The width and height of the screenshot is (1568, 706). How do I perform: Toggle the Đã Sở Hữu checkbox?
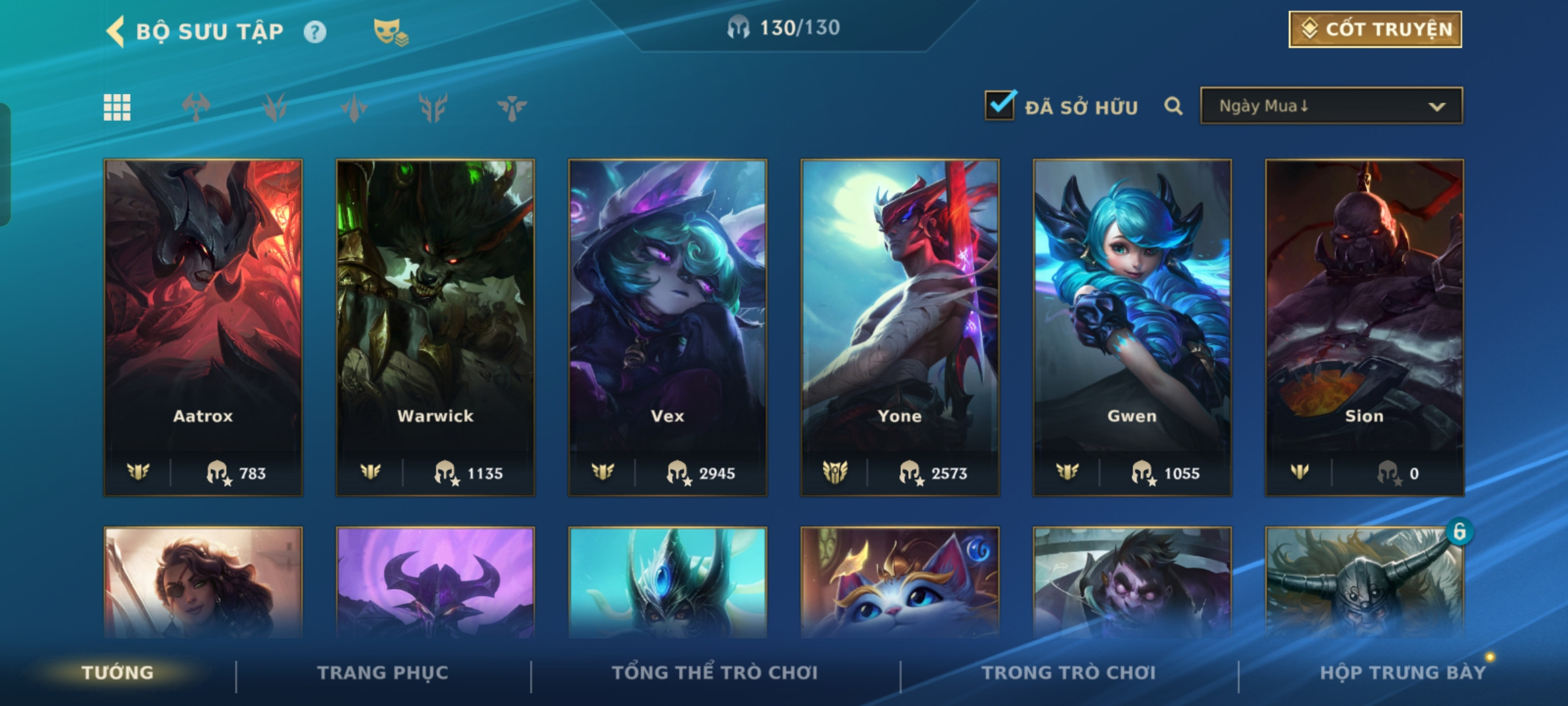click(x=1000, y=105)
